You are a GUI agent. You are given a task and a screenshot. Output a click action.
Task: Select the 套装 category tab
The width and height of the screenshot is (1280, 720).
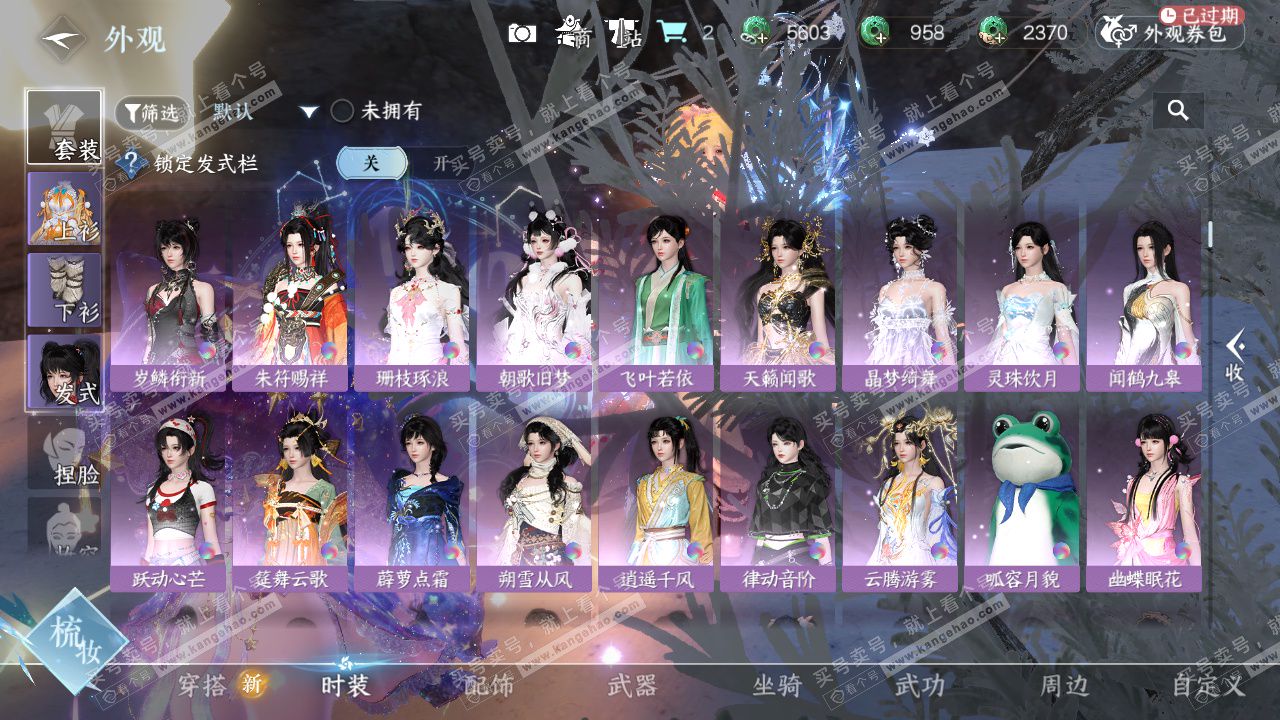click(64, 128)
